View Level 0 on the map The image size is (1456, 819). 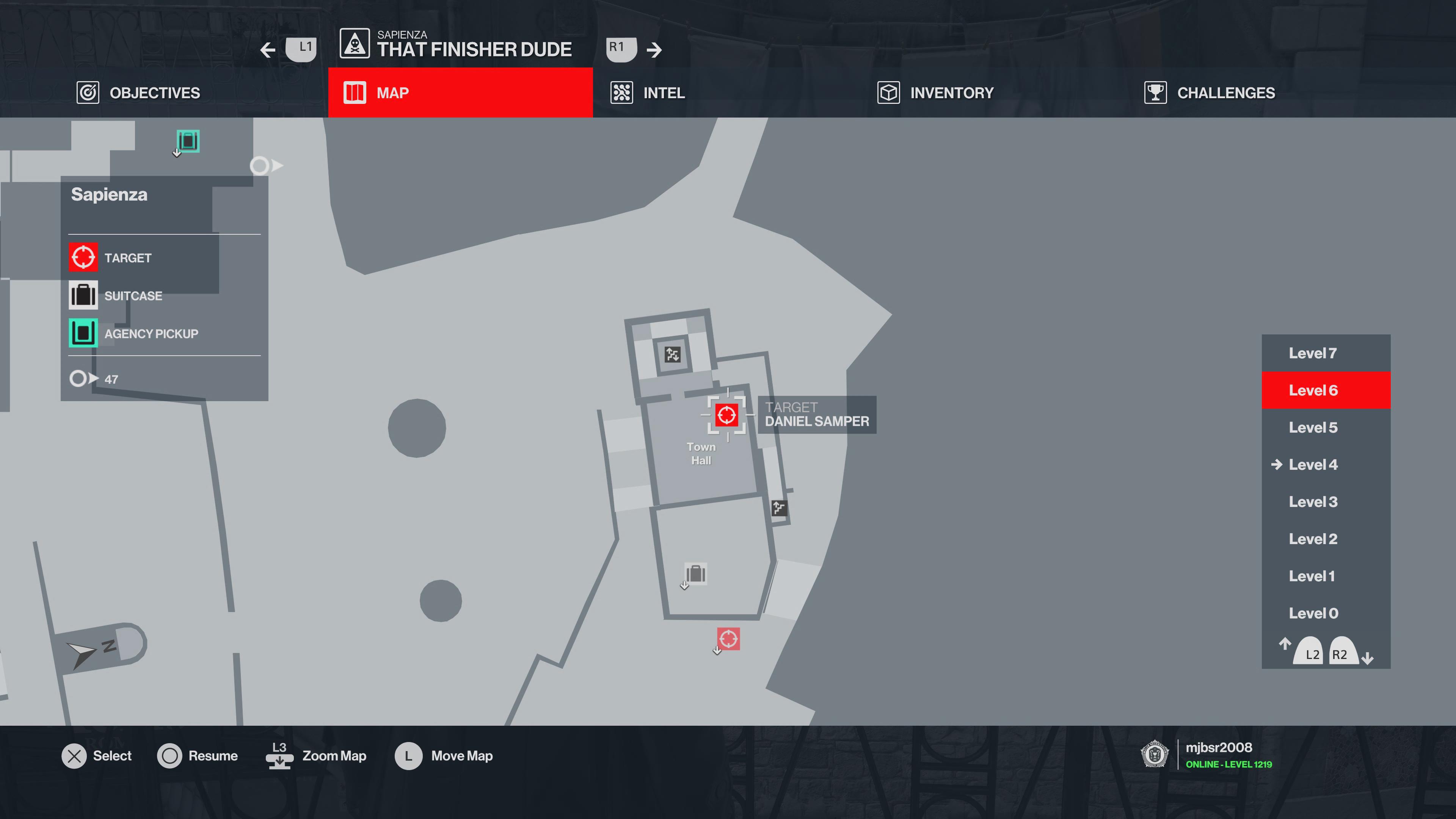click(1312, 613)
